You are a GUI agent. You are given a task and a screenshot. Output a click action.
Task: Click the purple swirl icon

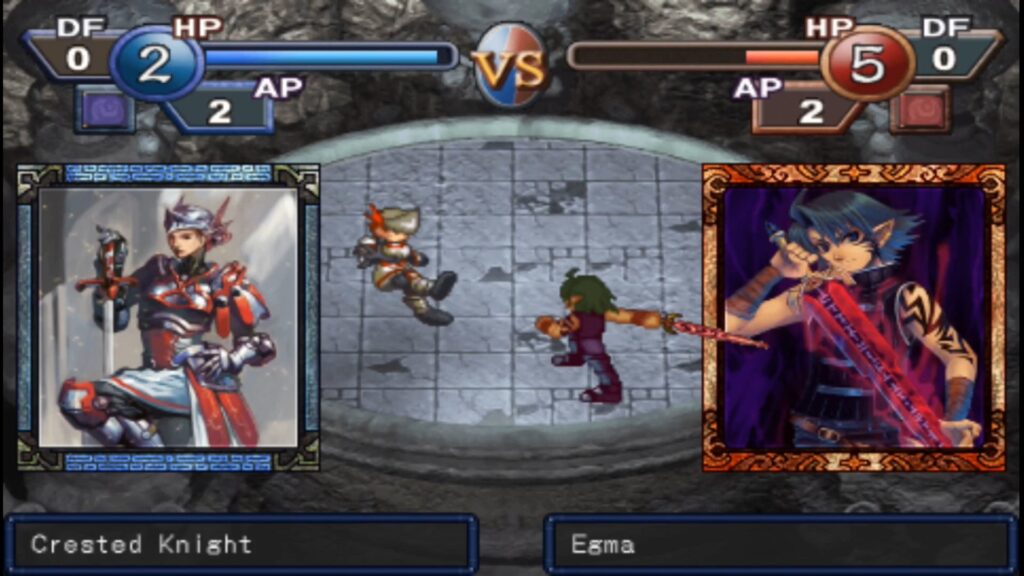click(x=105, y=109)
